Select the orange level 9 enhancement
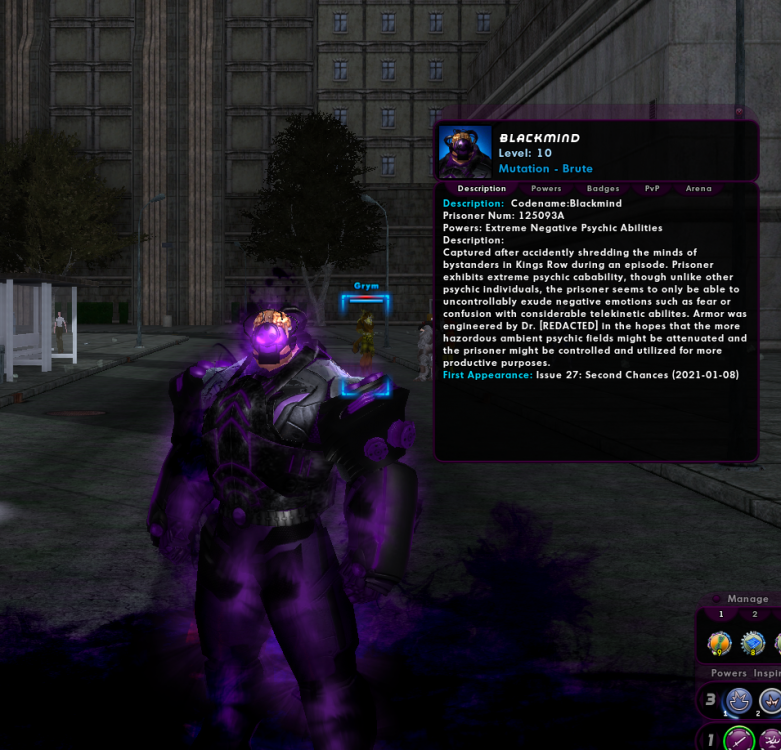 [x=719, y=643]
